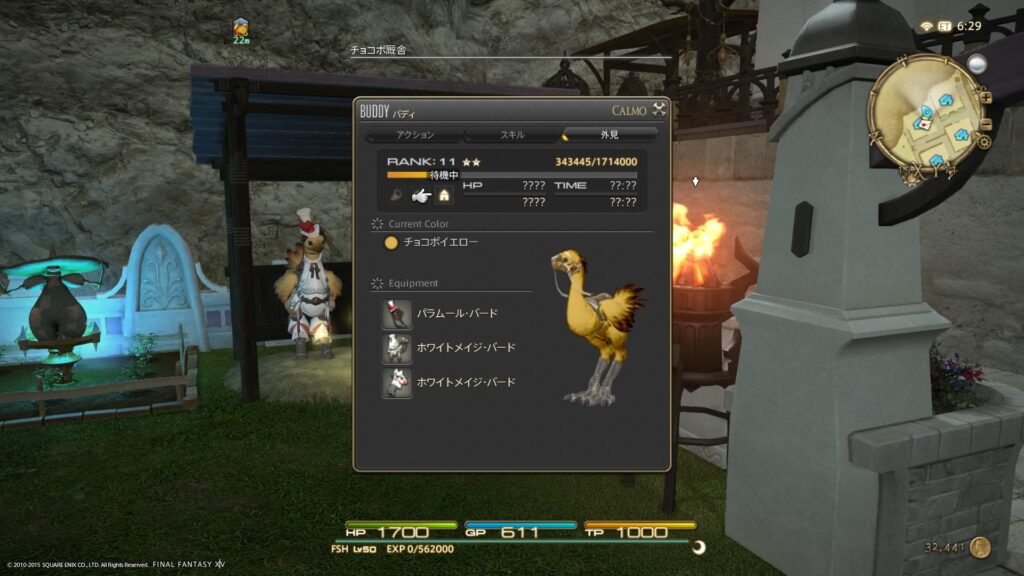This screenshot has width=1024, height=576.
Task: Click the sun weather icon below the minimap
Action: [x=912, y=181]
